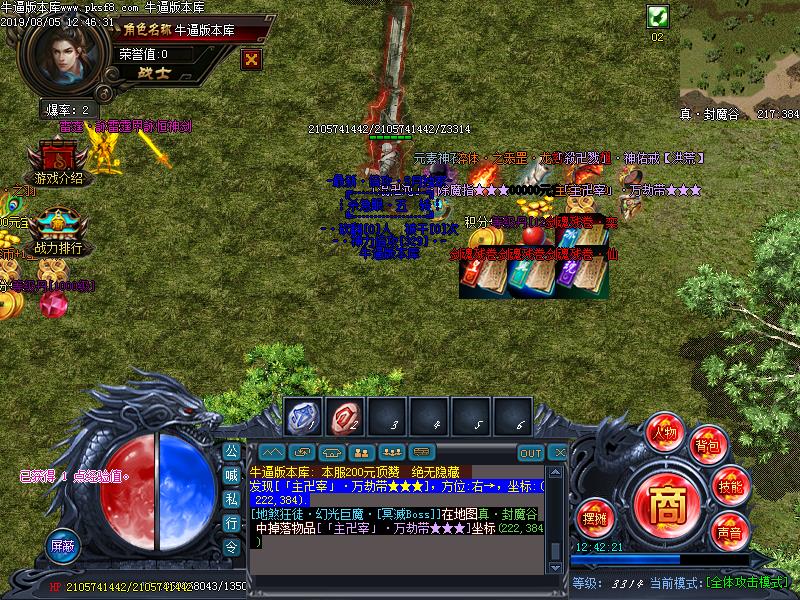The image size is (800, 600).
Task: Open the 技能 skills panel
Action: click(x=730, y=486)
